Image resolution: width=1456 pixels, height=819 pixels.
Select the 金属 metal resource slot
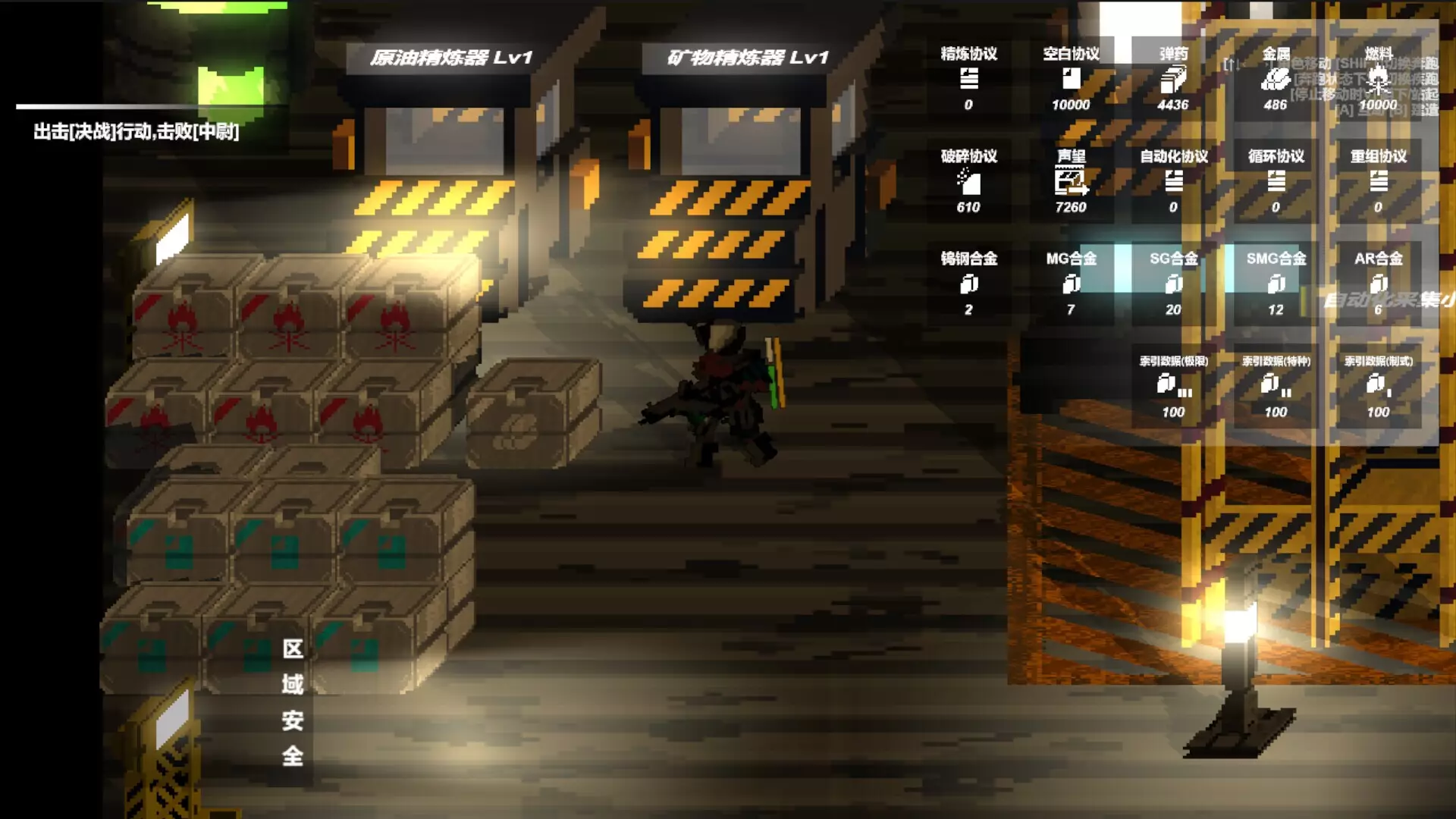click(x=1276, y=79)
